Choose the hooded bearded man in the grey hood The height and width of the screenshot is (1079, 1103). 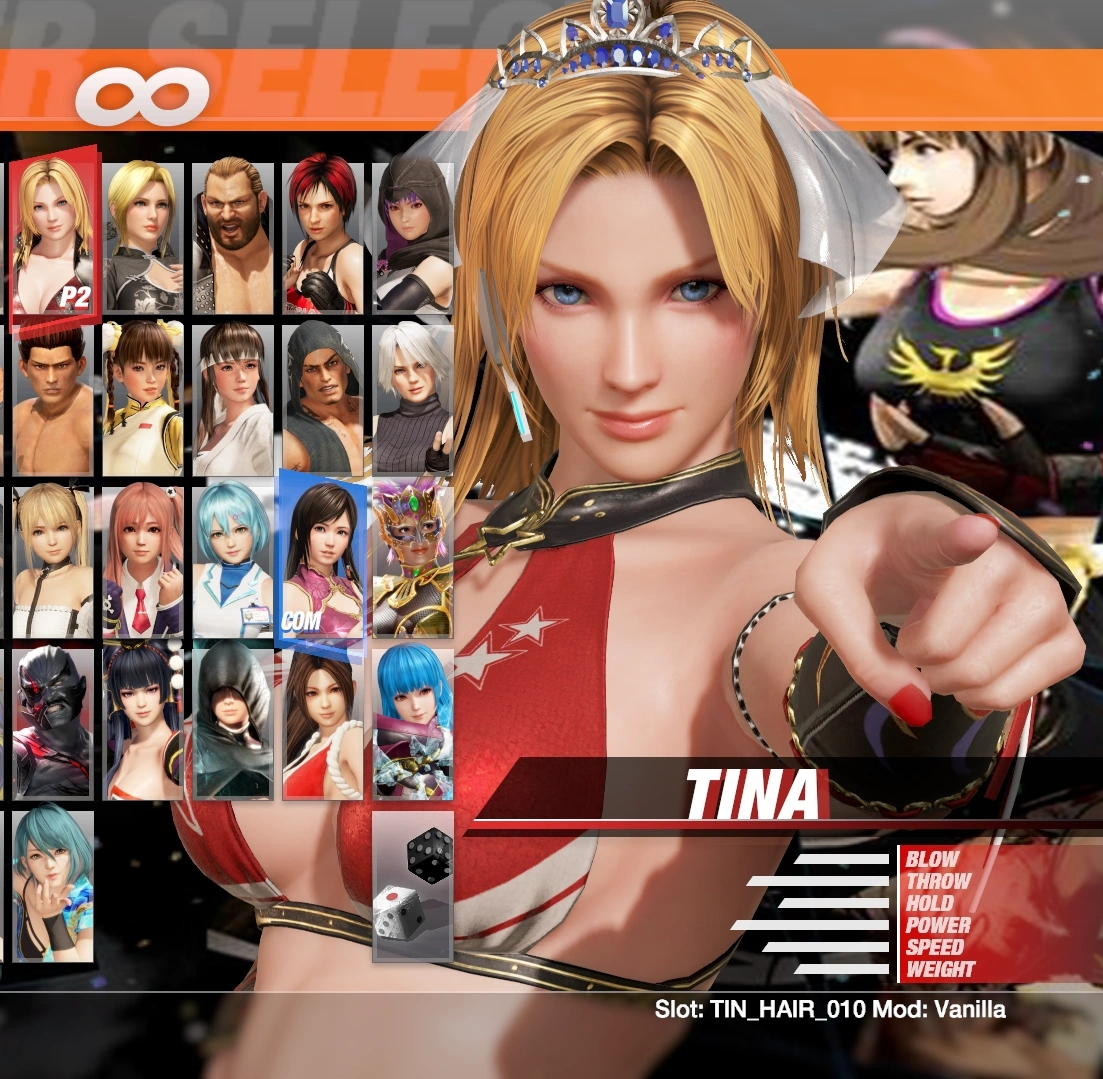coord(322,398)
